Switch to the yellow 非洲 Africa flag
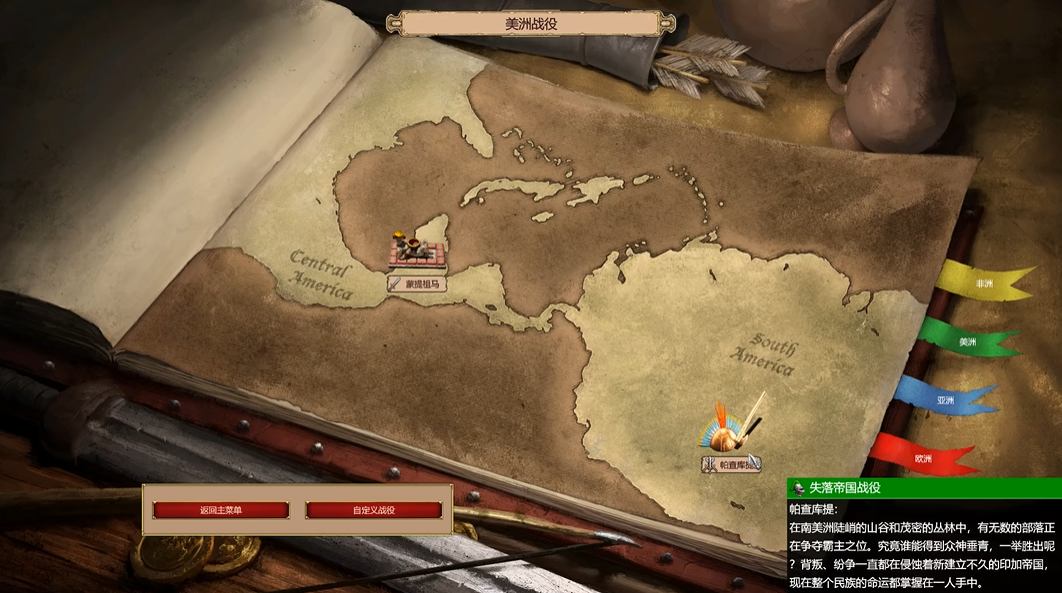Image resolution: width=1062 pixels, height=593 pixels. [984, 284]
